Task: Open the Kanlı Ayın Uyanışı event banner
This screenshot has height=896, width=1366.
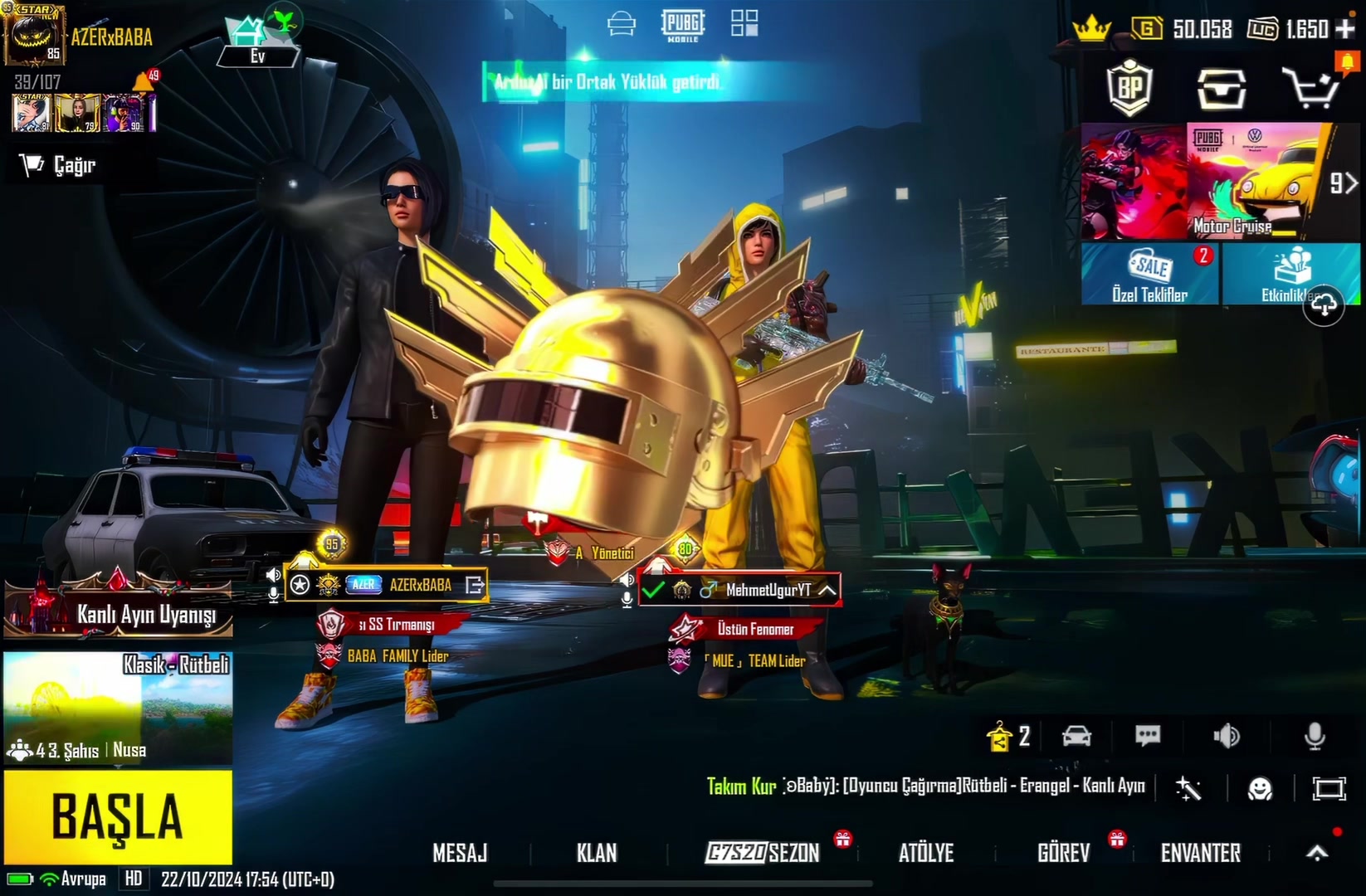Action: (118, 607)
